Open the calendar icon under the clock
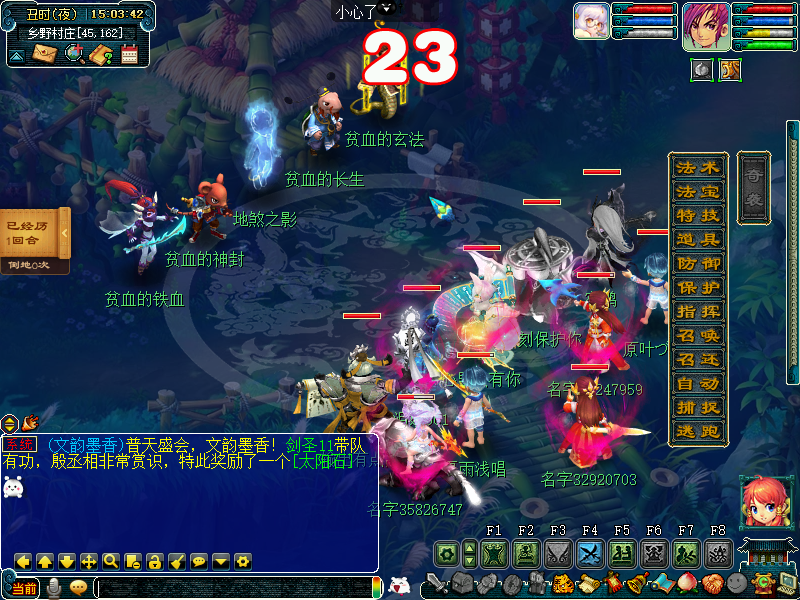Screen dimensions: 800x600 click(x=129, y=54)
